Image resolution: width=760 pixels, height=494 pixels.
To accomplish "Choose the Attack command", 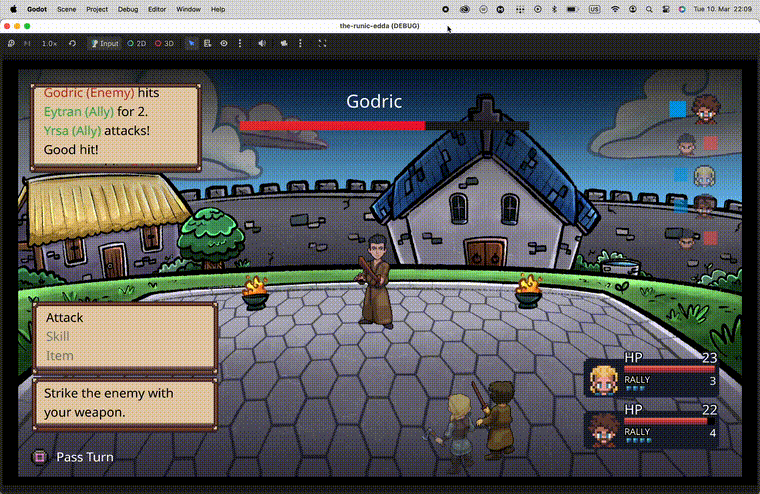I will coord(65,318).
